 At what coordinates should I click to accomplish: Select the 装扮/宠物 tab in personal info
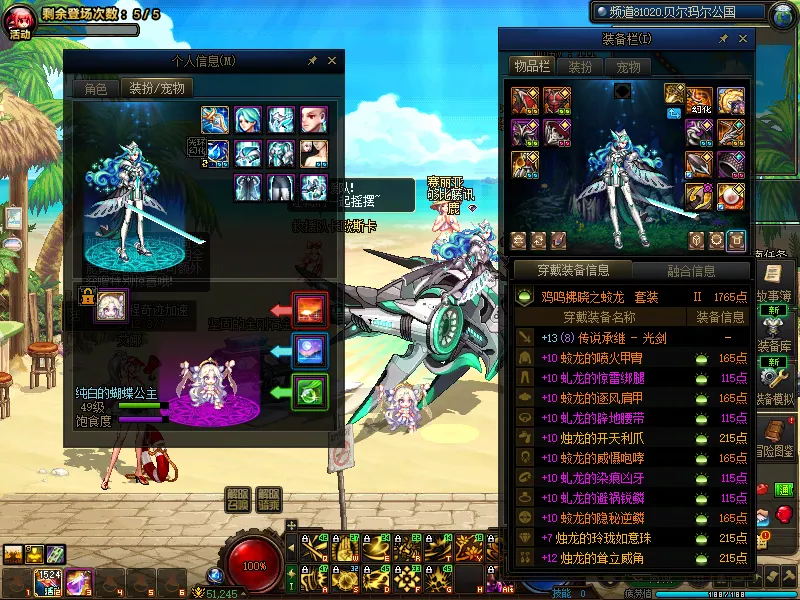coord(158,88)
